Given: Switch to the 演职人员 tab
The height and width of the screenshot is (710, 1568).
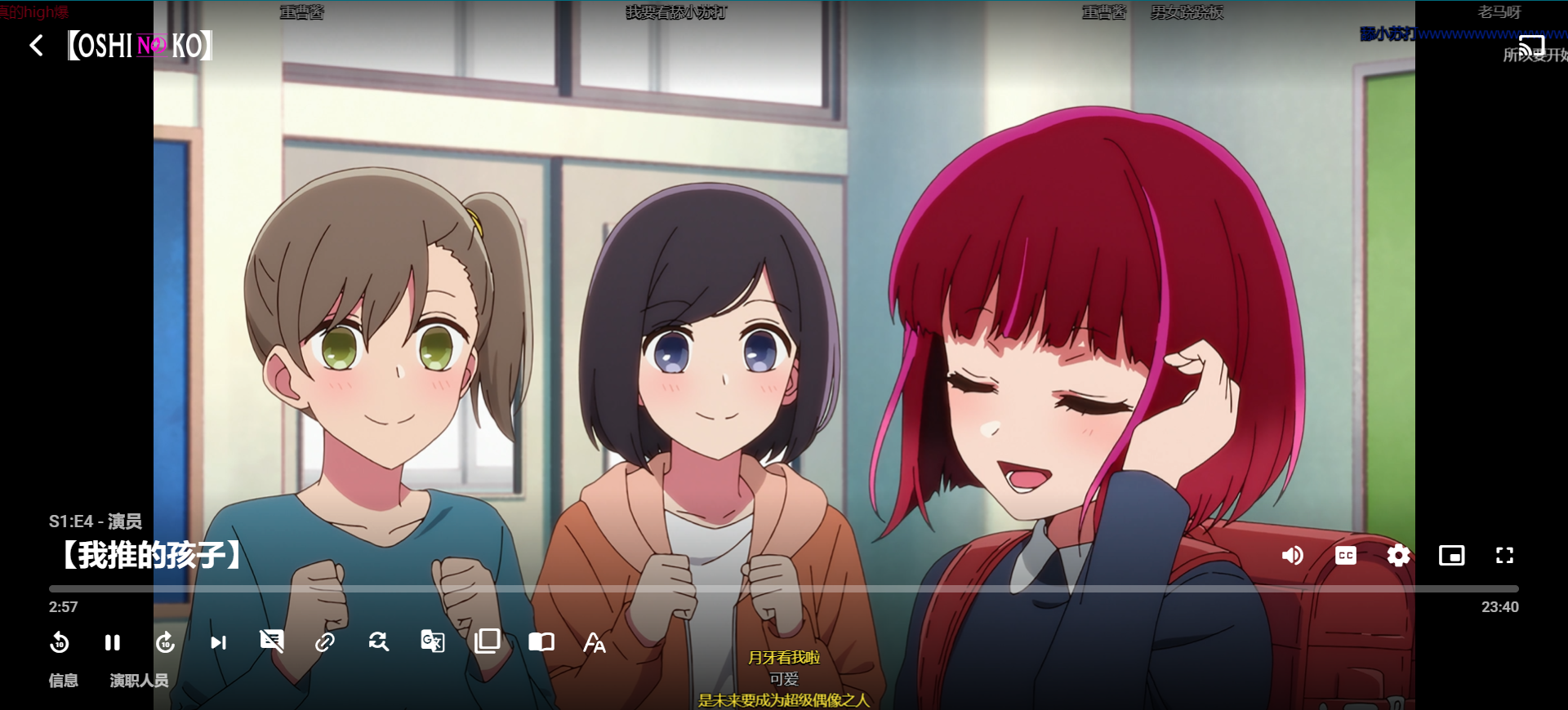Looking at the screenshot, I should [x=139, y=681].
